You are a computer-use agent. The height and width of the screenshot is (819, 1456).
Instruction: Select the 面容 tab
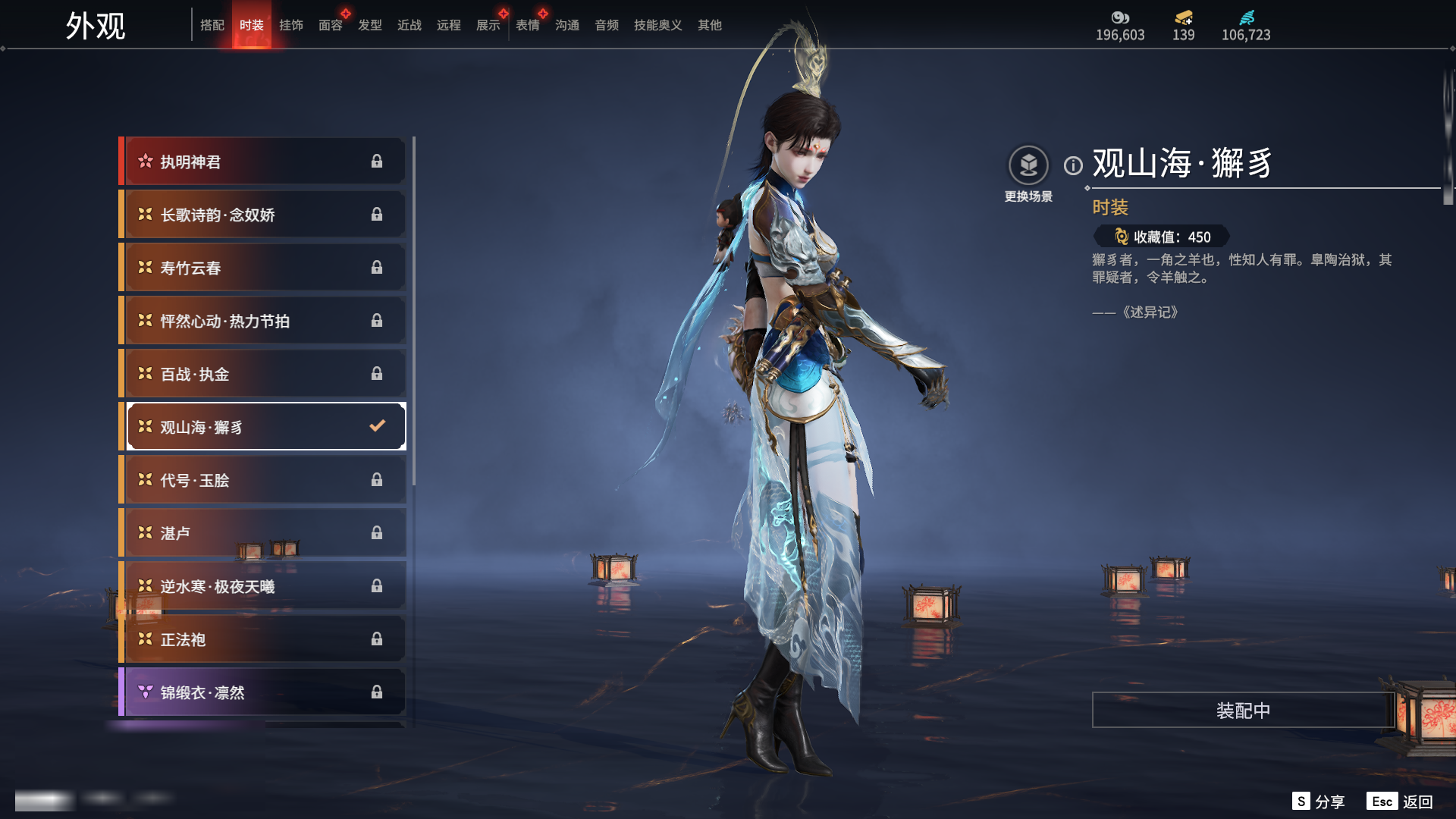tap(331, 25)
